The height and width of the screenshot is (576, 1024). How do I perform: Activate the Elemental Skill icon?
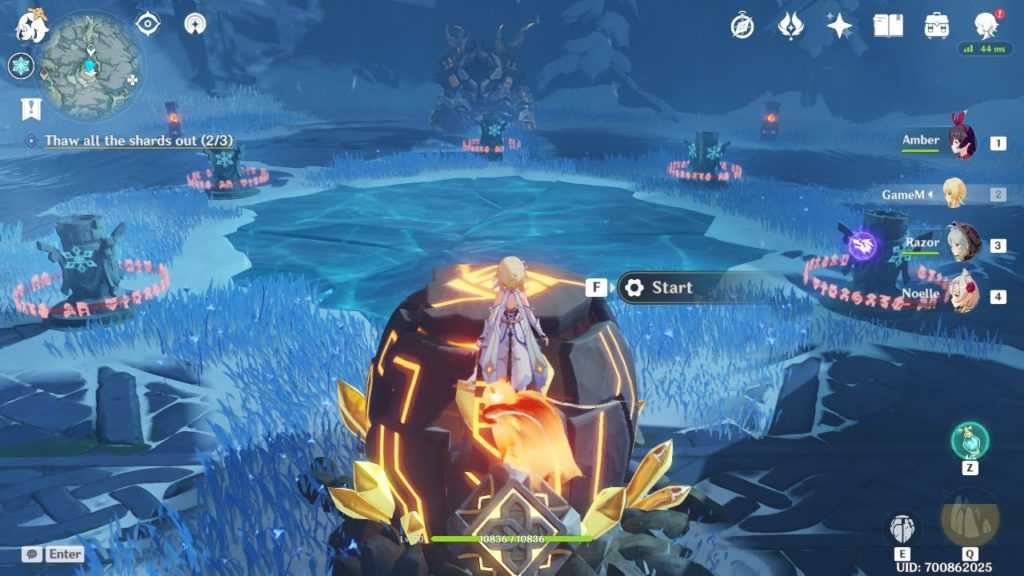(902, 528)
